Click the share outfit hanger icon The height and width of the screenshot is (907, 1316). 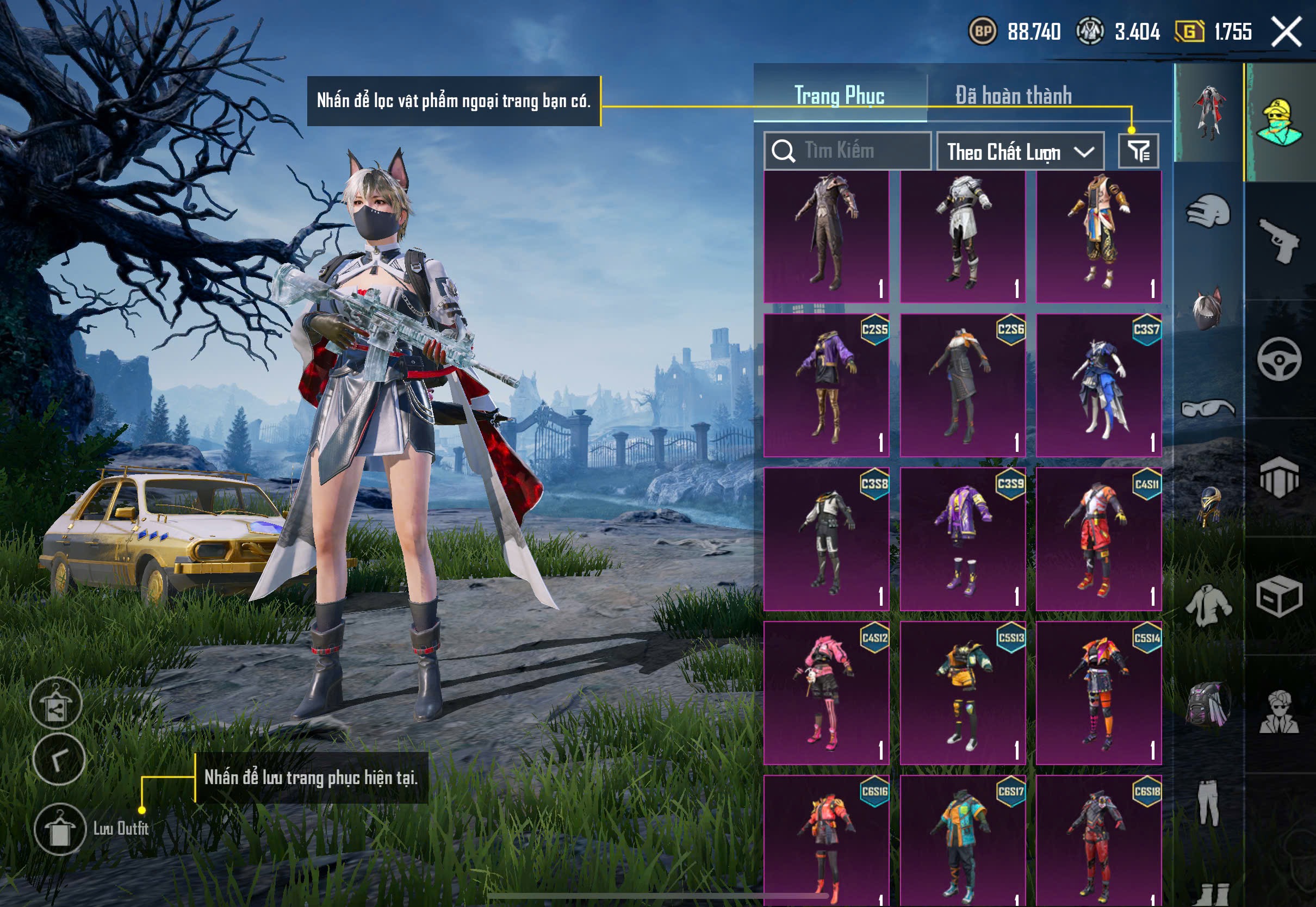click(x=55, y=704)
